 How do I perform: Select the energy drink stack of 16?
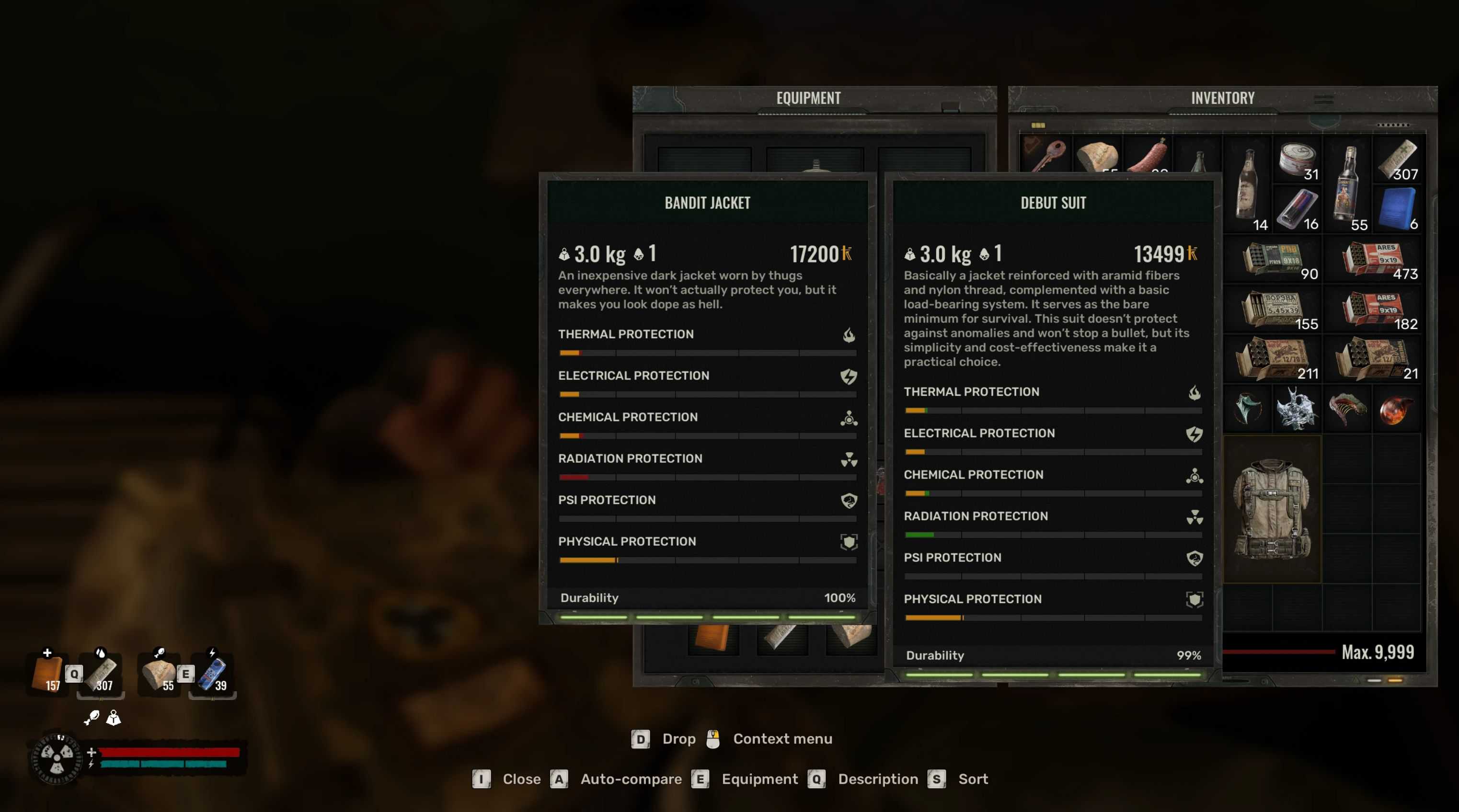tap(1297, 208)
